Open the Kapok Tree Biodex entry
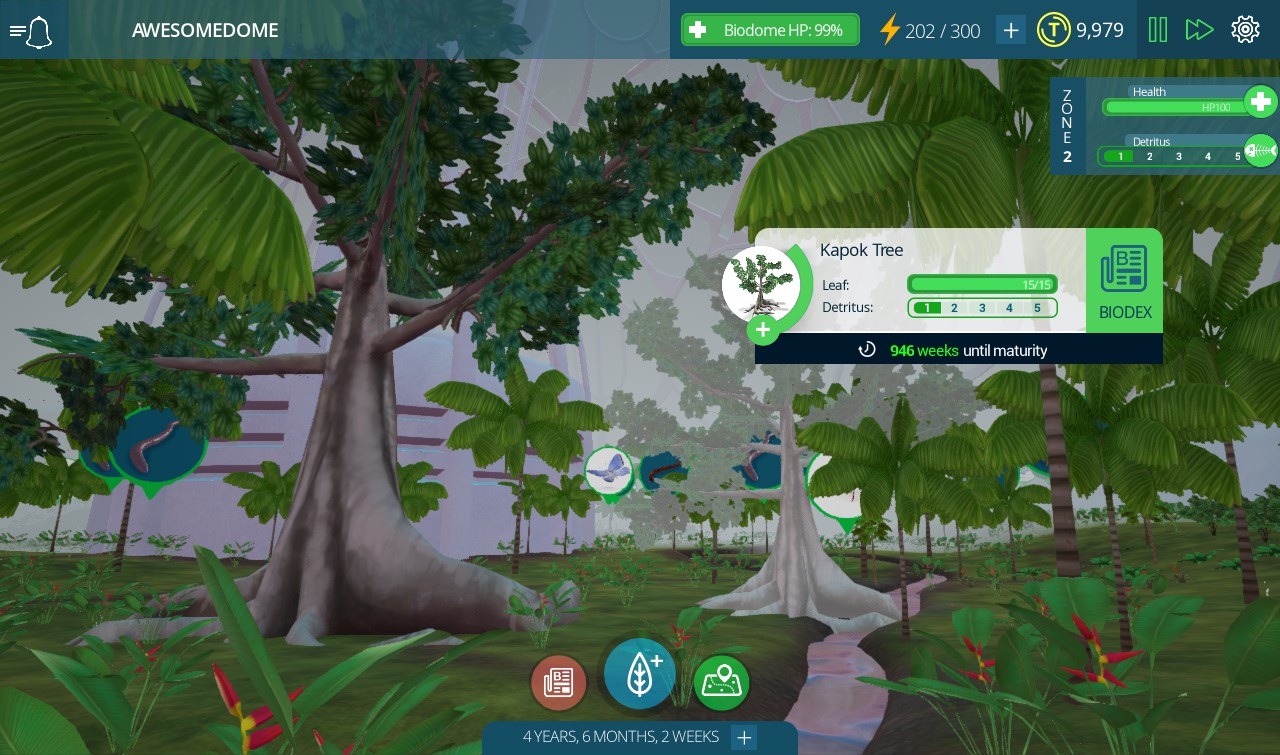The height and width of the screenshot is (755, 1280). [x=1124, y=281]
